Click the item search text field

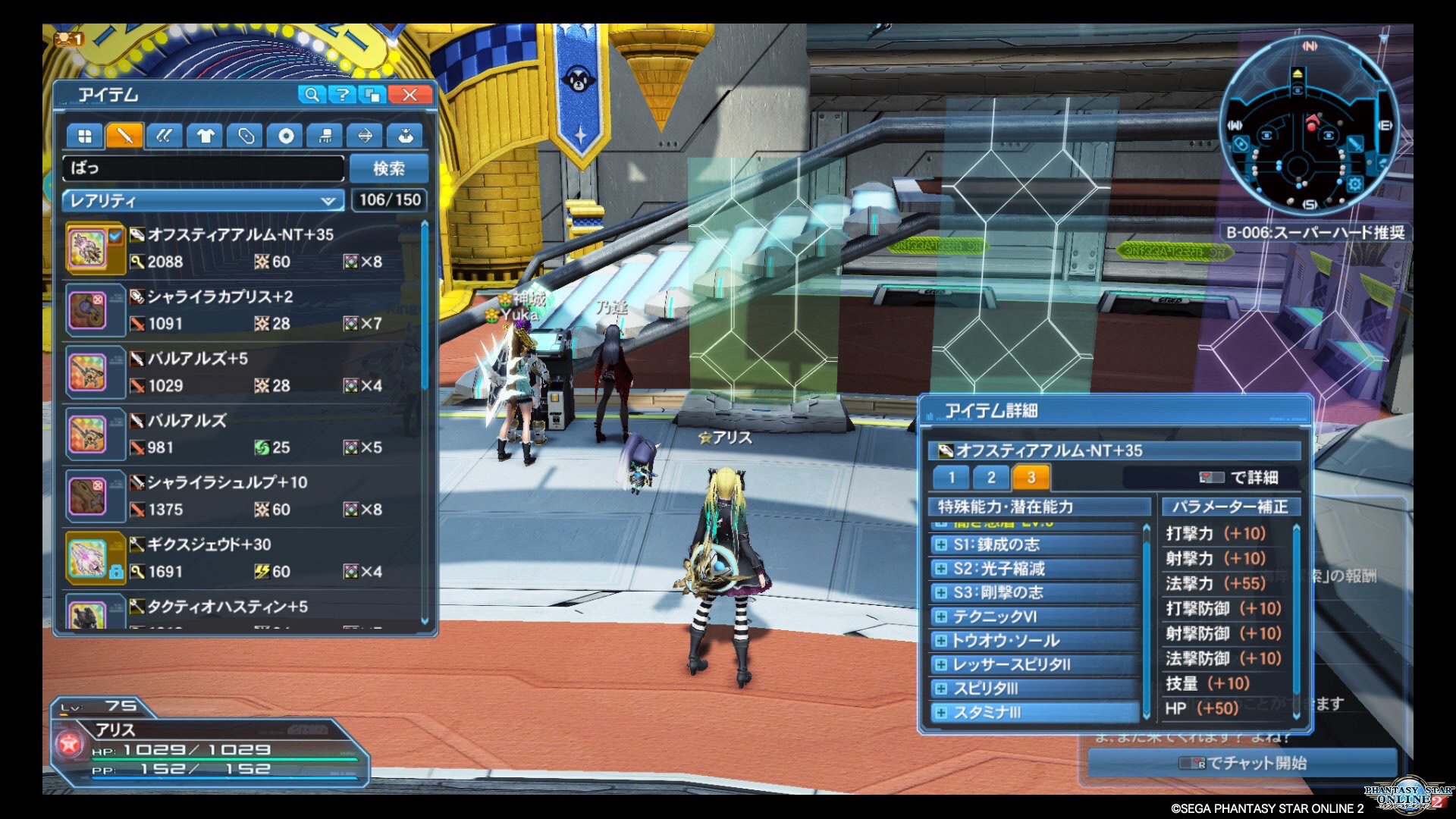pos(203,168)
